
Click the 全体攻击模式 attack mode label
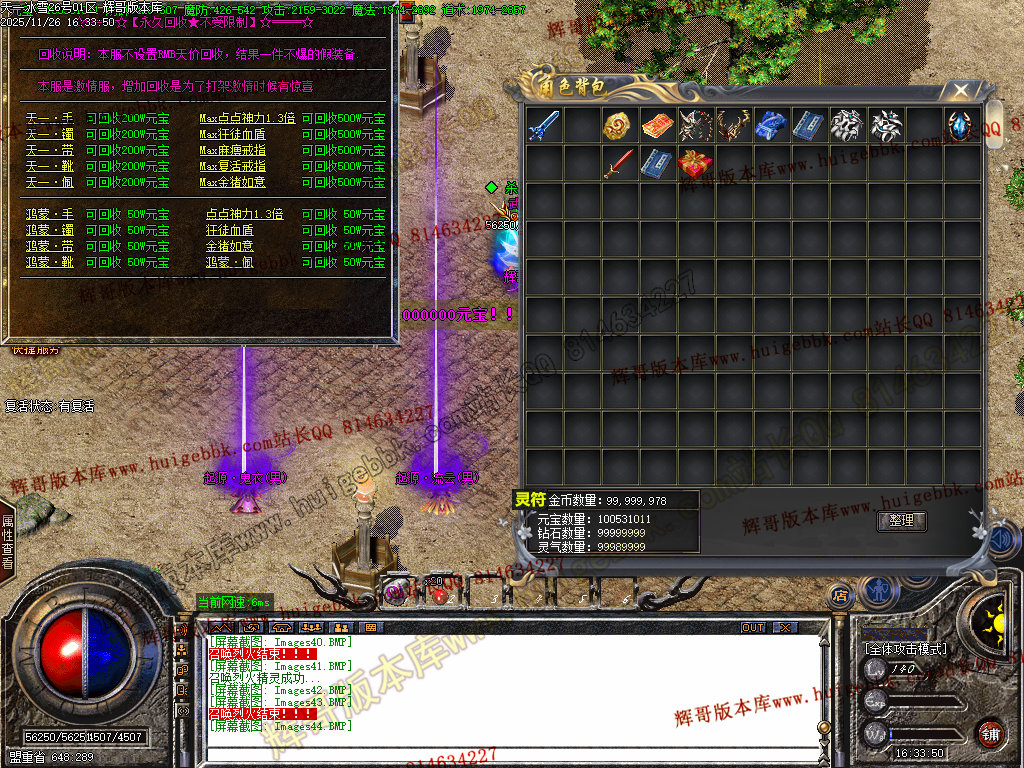click(x=904, y=648)
